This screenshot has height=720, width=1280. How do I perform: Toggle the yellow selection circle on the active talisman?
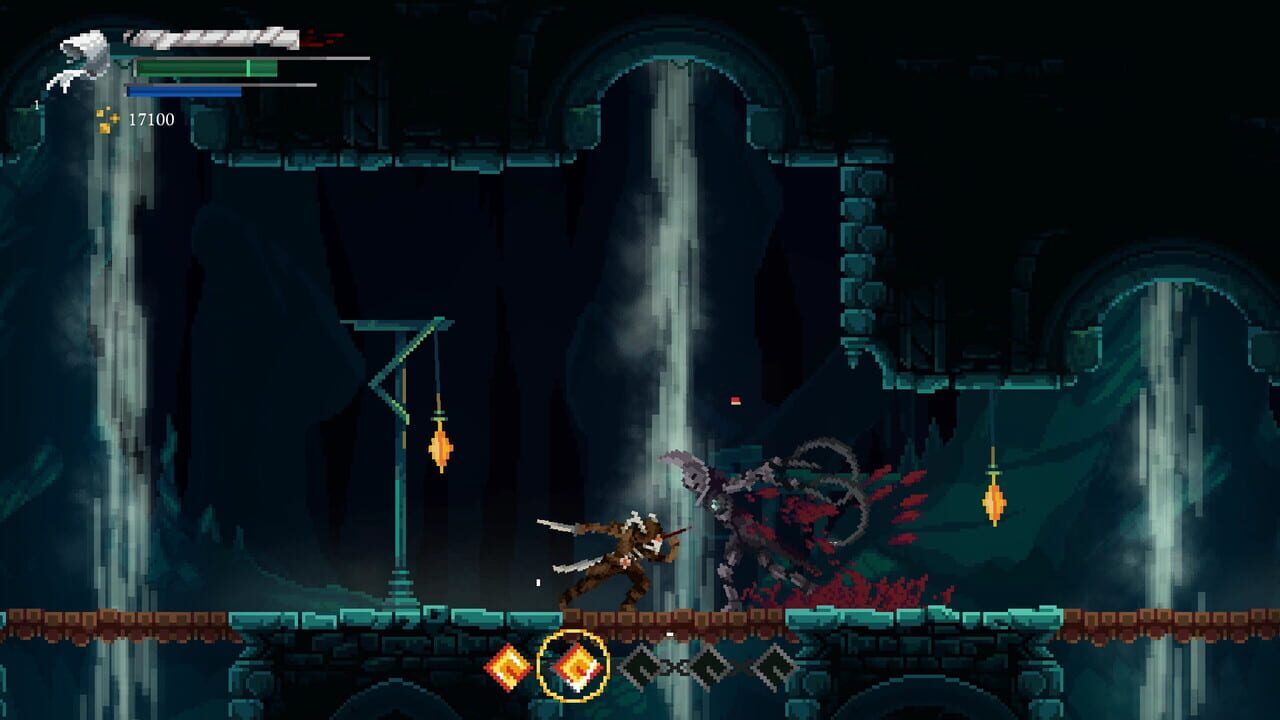(x=574, y=665)
